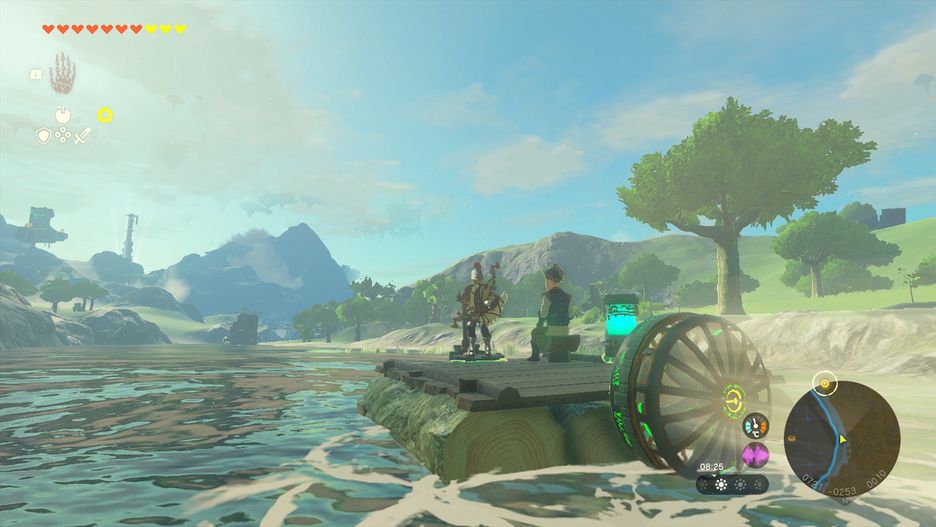Click the purple noise meter icon
Viewport: 936px width, 527px height.
pos(754,456)
